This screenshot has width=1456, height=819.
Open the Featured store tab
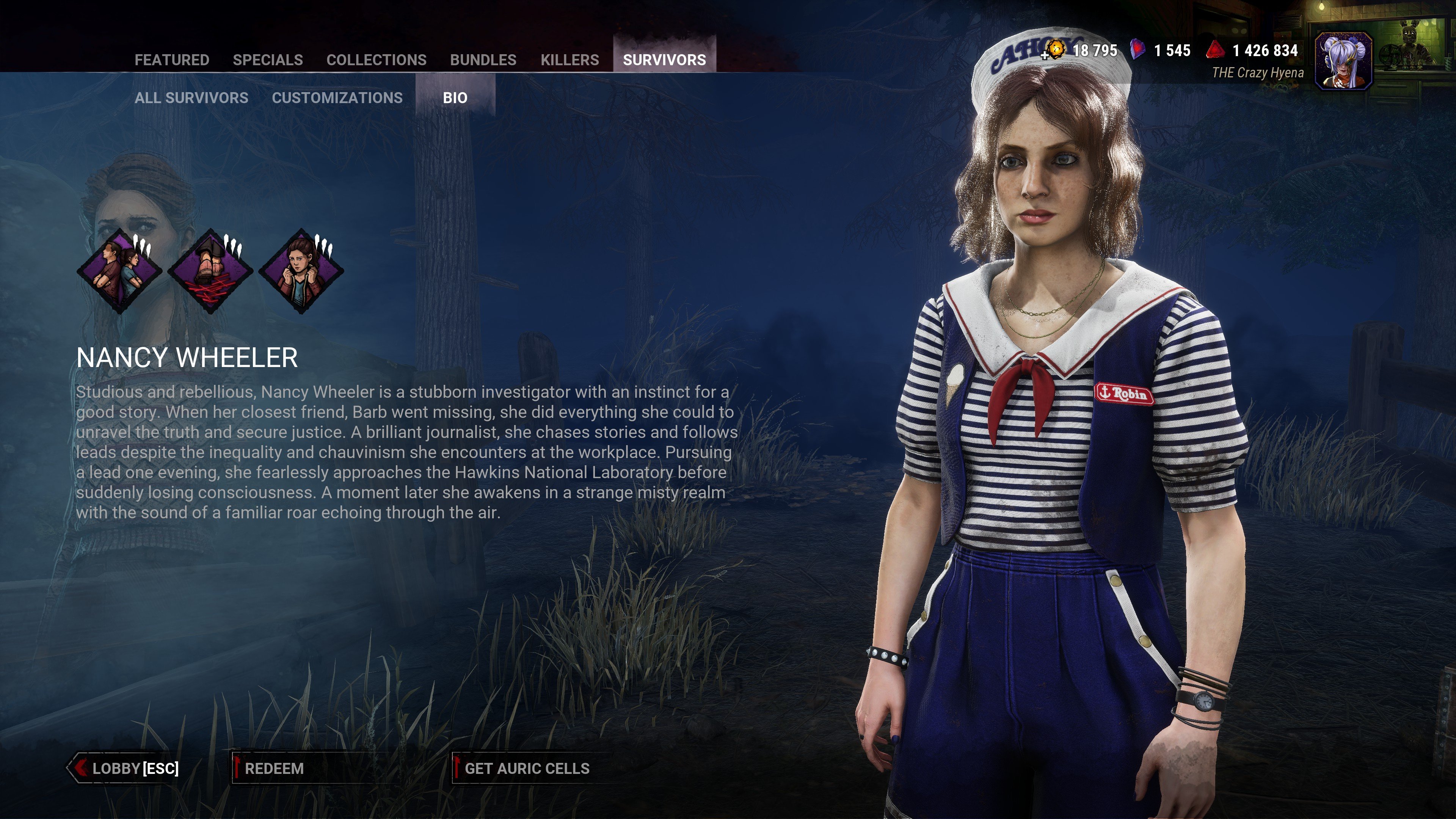pos(172,60)
